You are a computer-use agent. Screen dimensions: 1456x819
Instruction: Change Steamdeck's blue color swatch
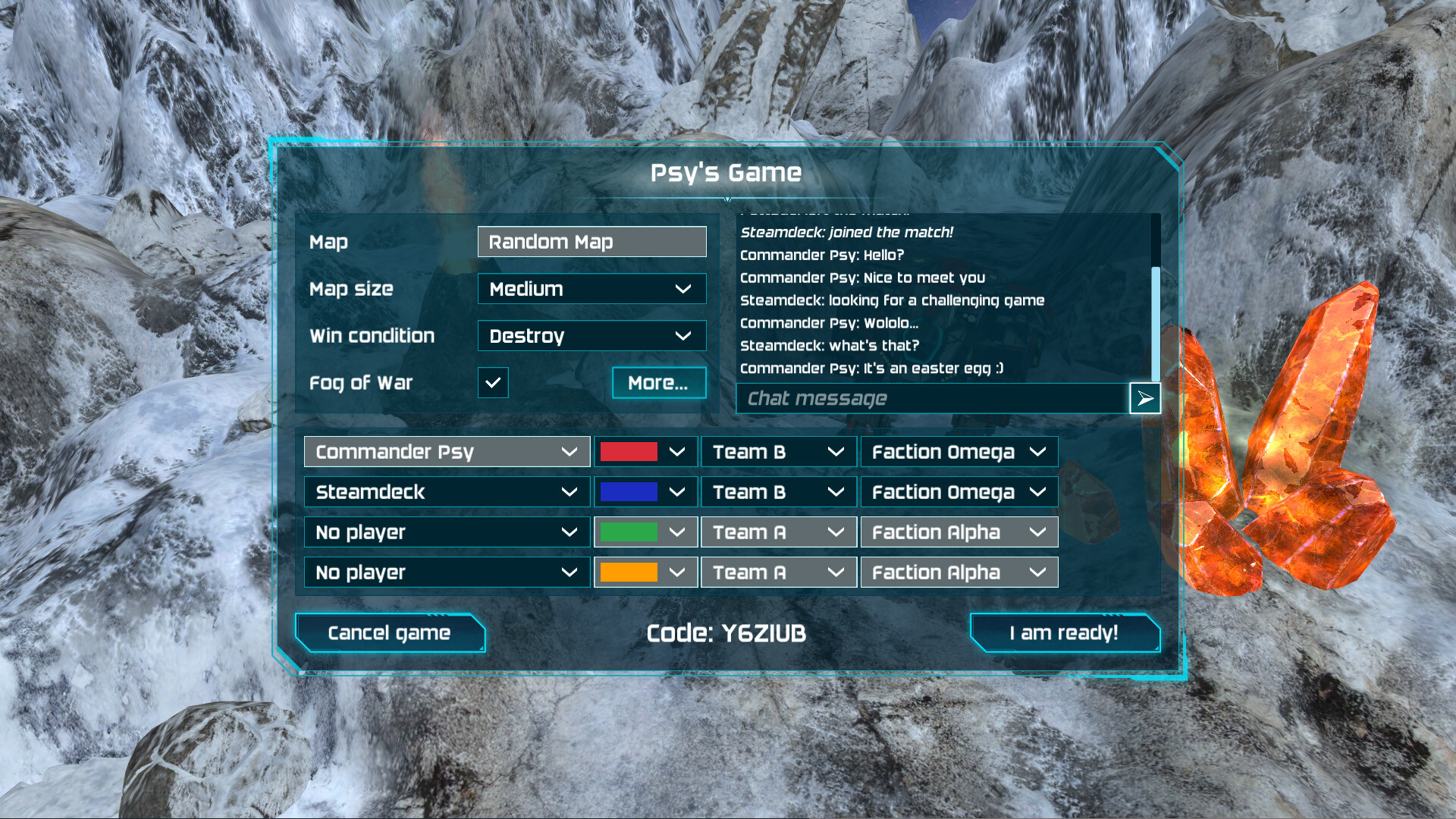pyautogui.click(x=645, y=491)
